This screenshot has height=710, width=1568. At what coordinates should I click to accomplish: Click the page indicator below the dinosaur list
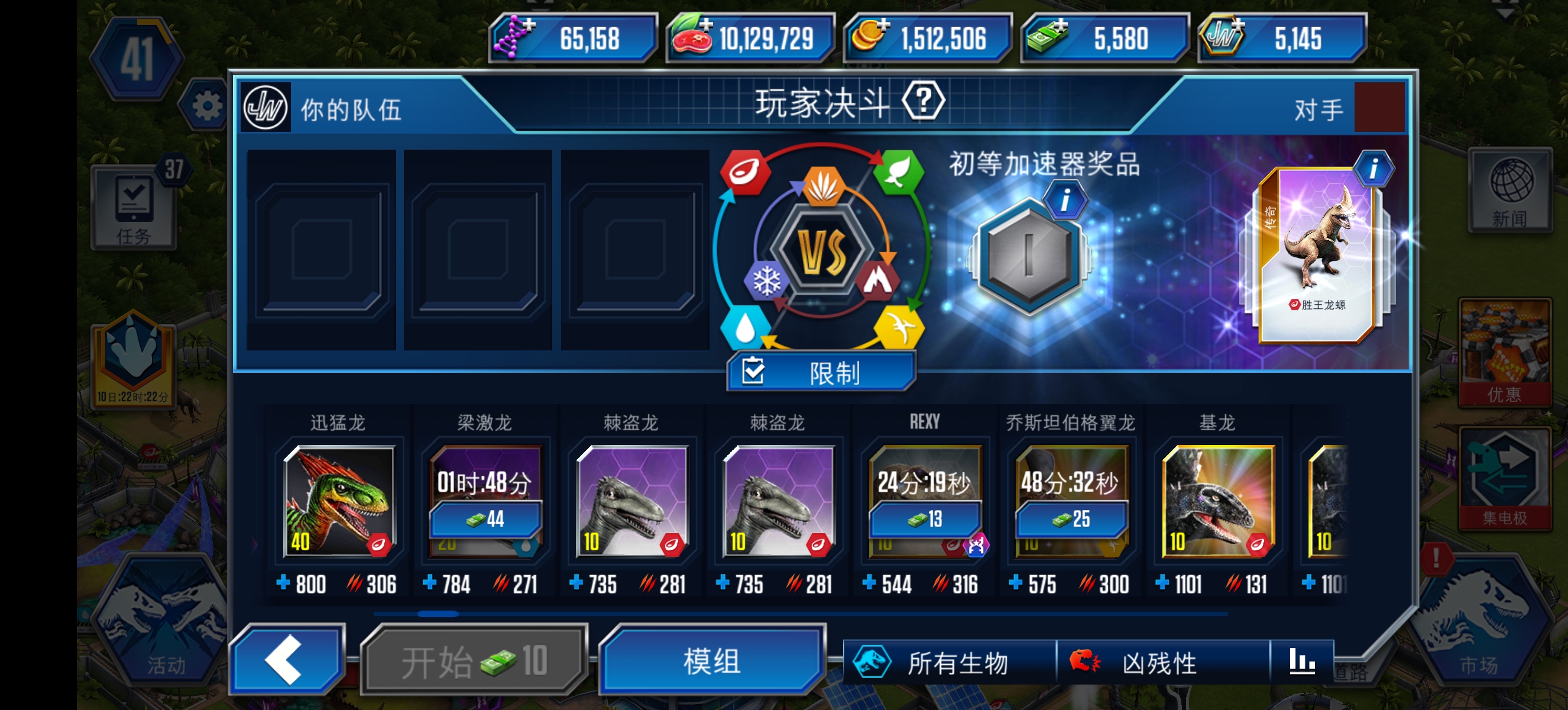(440, 615)
